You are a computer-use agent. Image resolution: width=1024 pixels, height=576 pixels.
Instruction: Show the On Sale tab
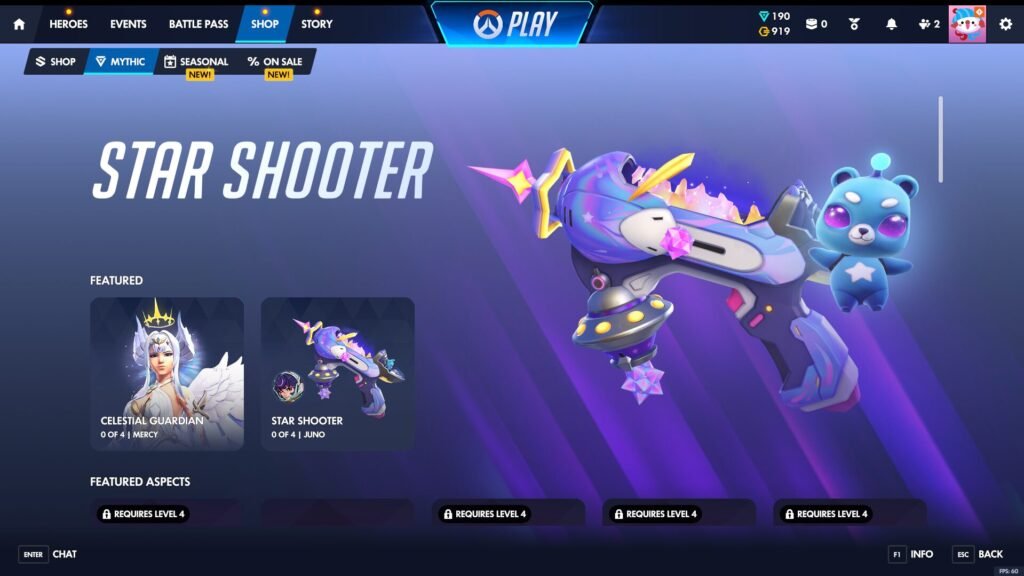coord(275,62)
